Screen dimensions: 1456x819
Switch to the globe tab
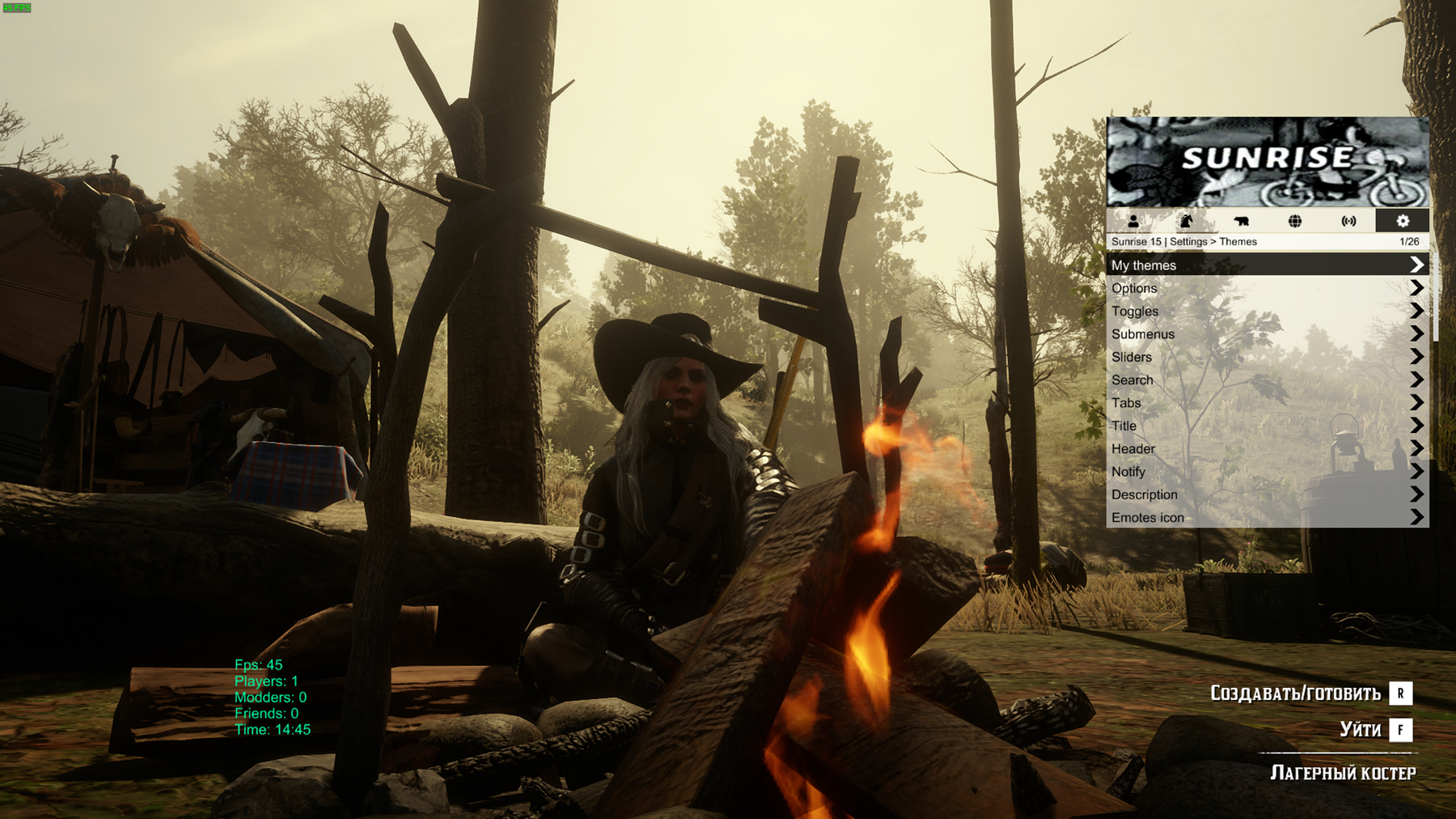tap(1295, 221)
